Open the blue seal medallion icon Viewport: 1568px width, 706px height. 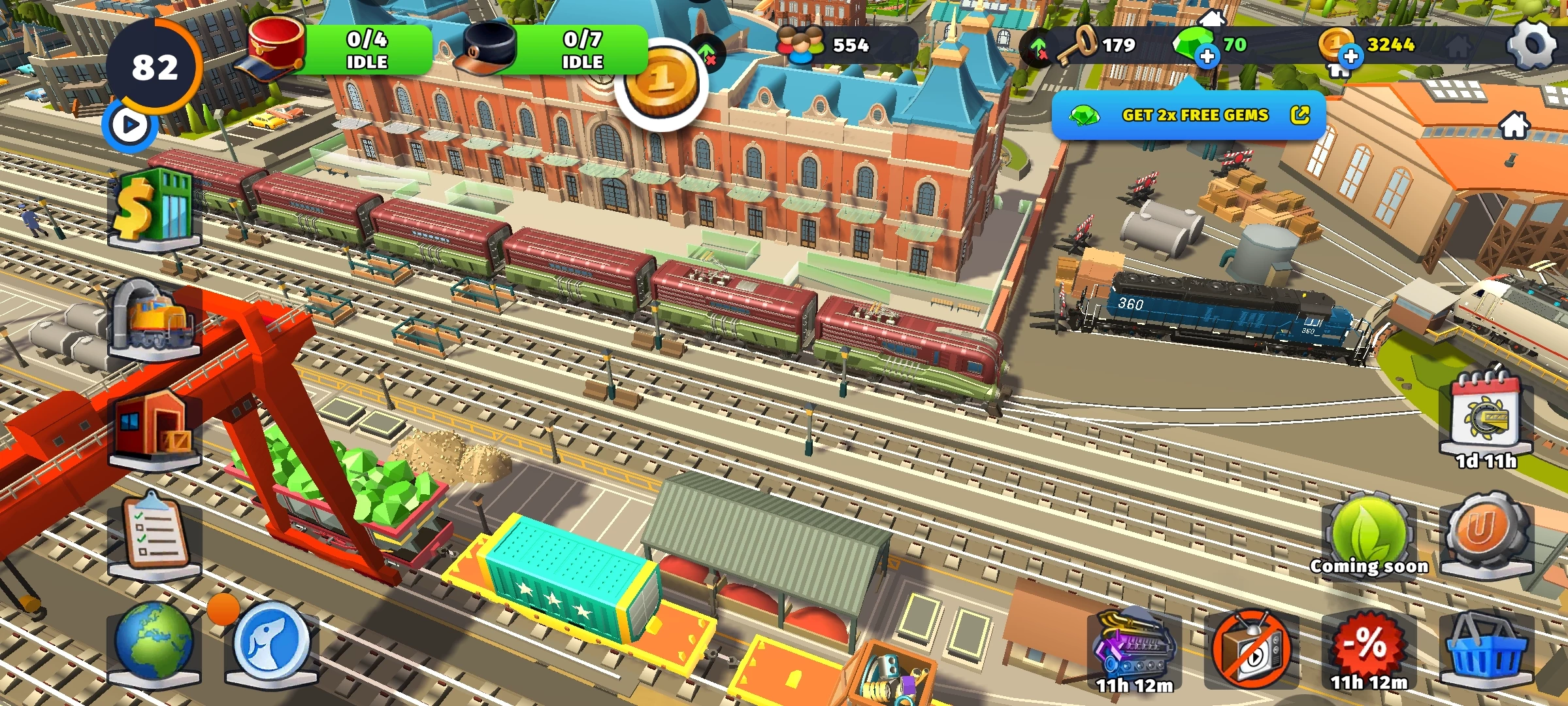pyautogui.click(x=272, y=642)
